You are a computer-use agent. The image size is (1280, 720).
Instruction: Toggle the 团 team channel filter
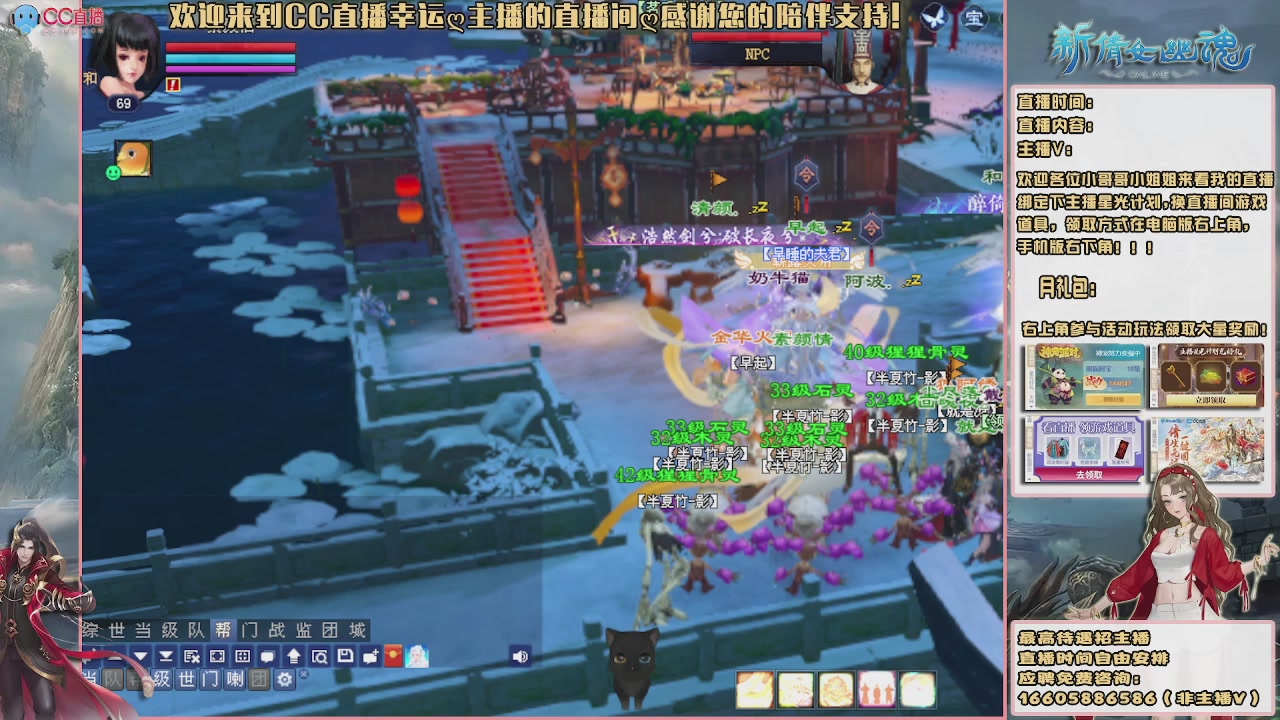pyautogui.click(x=259, y=680)
